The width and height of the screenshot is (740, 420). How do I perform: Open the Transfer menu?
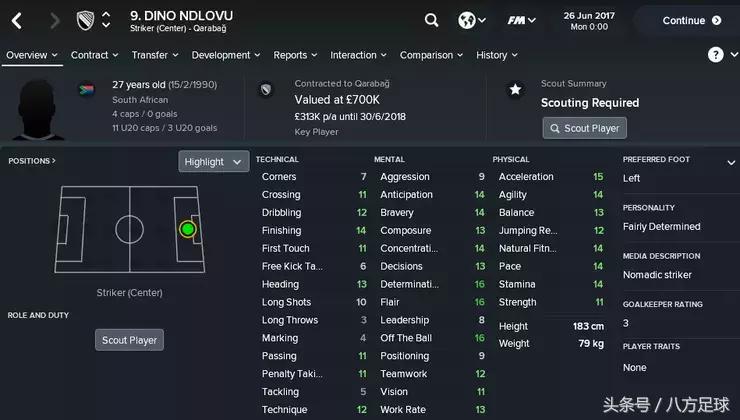coord(154,55)
